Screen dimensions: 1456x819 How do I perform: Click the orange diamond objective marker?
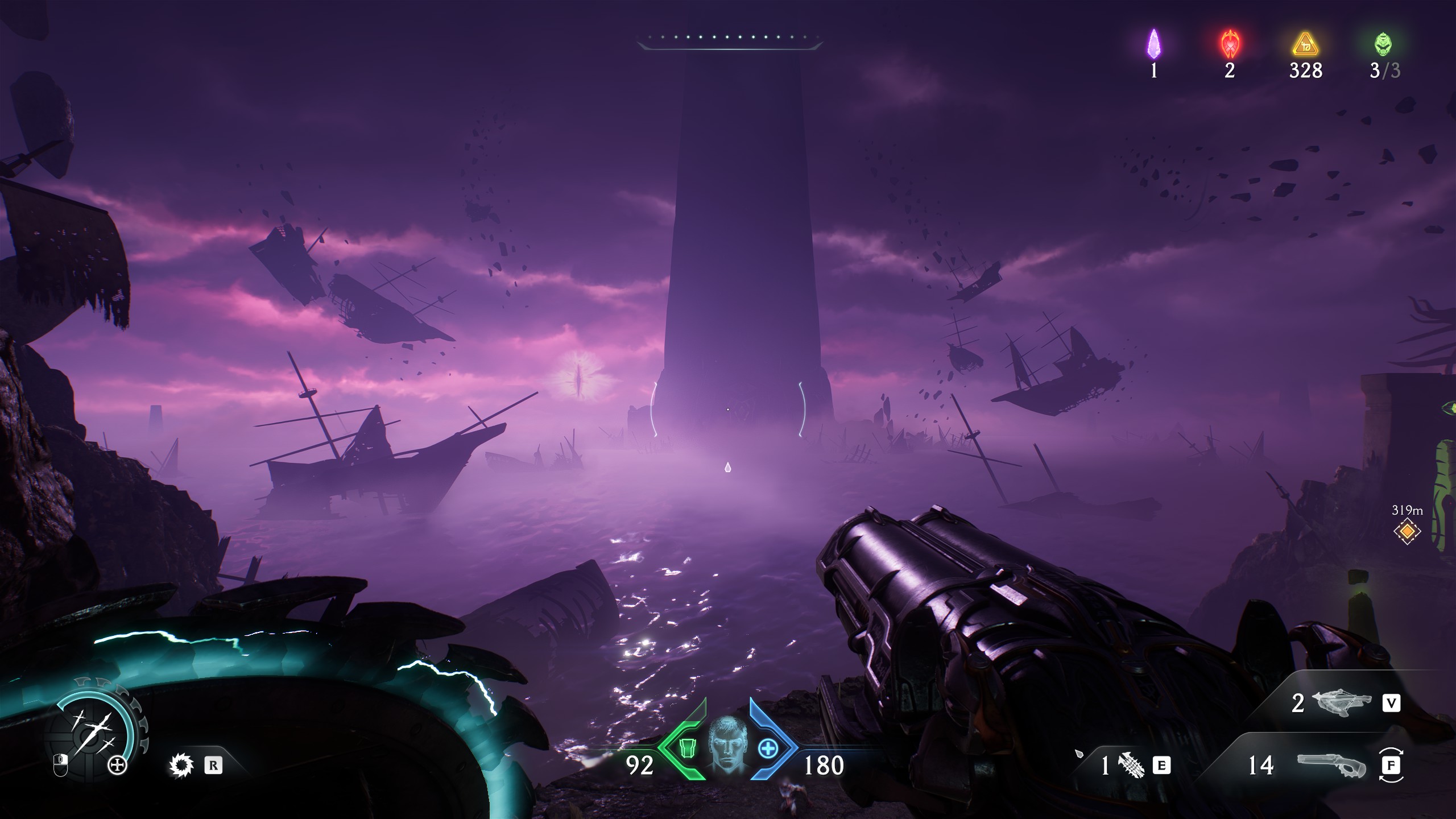click(x=1407, y=532)
